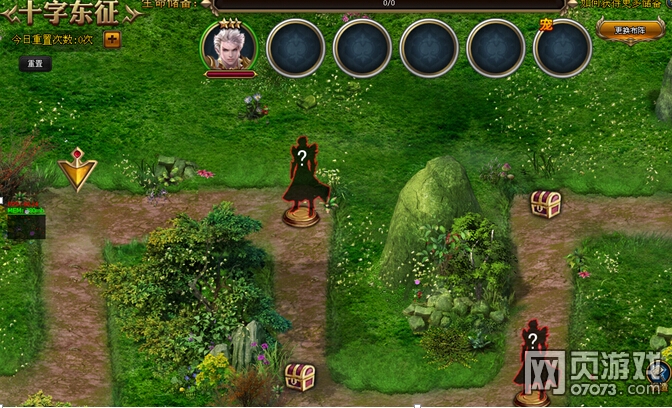Screen dimensions: 672x408
Task: Select the golden arrow map marker
Action: coord(76,169)
